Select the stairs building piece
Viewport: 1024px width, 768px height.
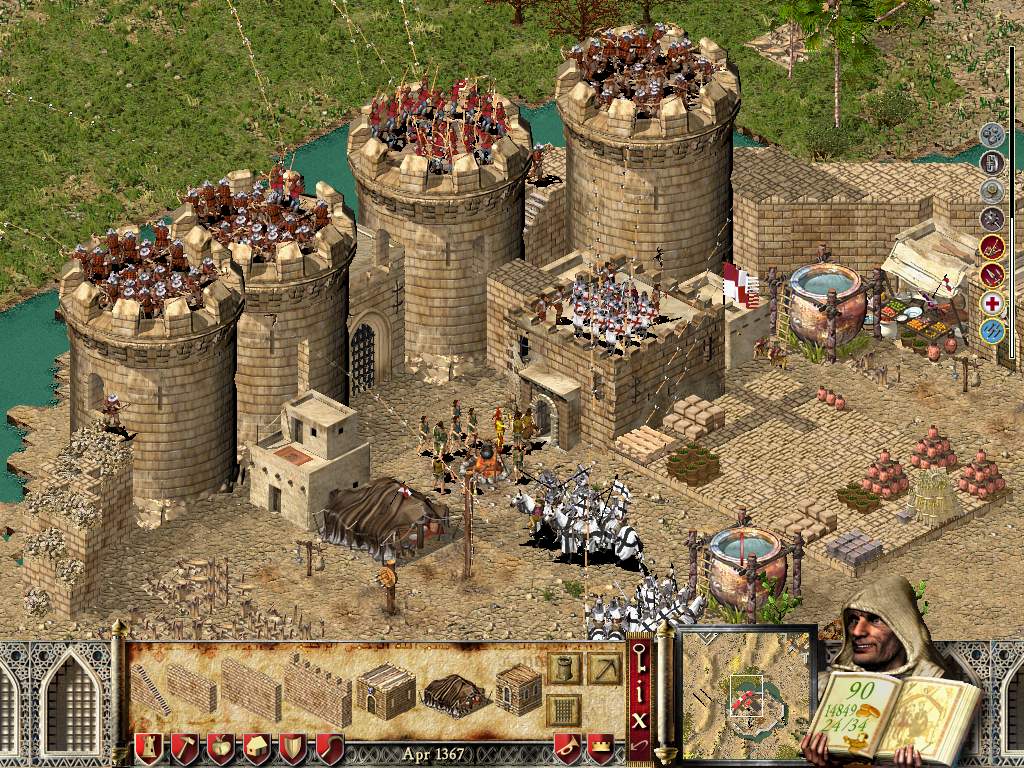(150, 689)
